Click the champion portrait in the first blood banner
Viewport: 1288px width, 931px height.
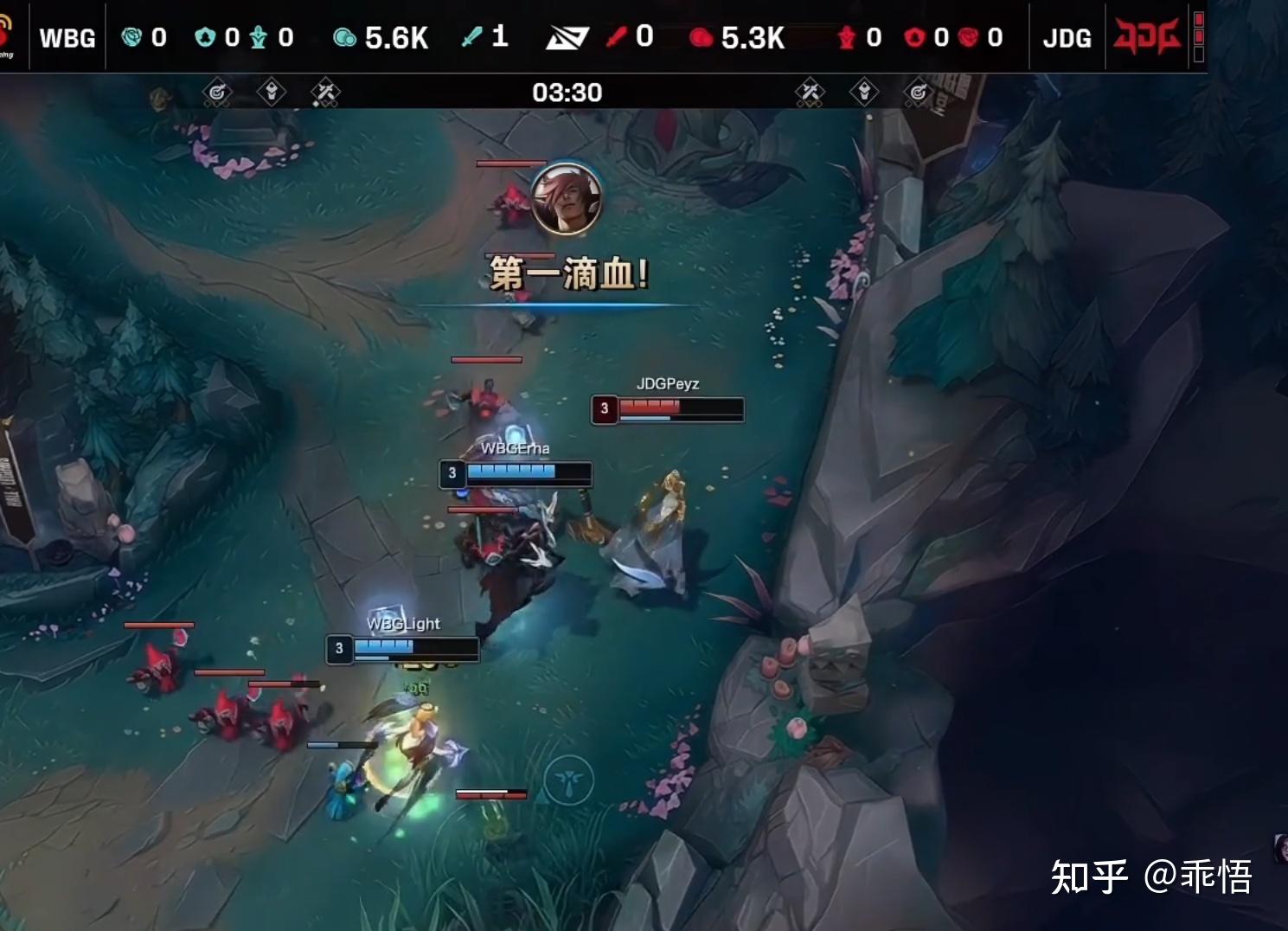[x=567, y=199]
